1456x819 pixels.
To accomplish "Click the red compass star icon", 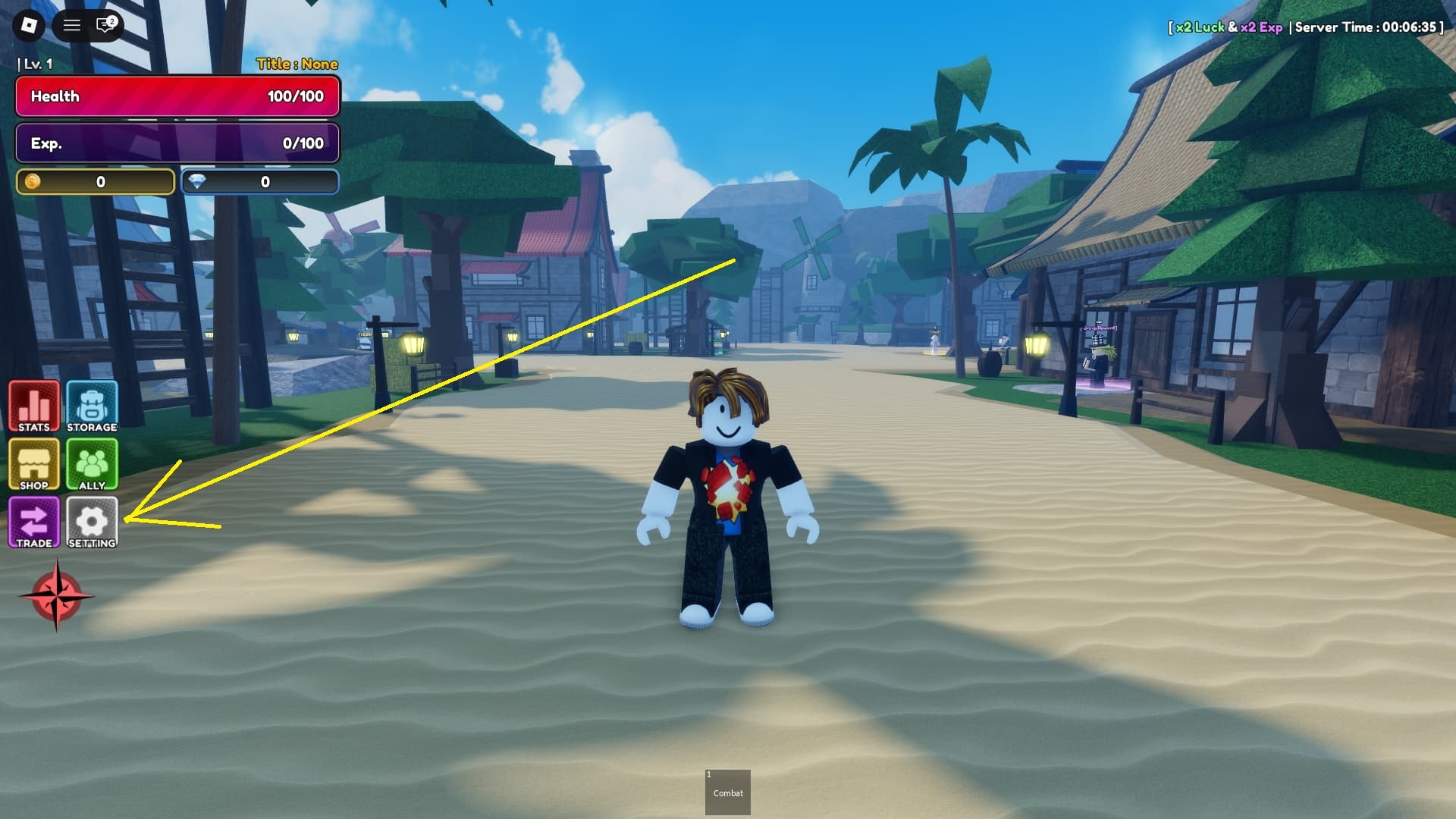I will pos(56,596).
